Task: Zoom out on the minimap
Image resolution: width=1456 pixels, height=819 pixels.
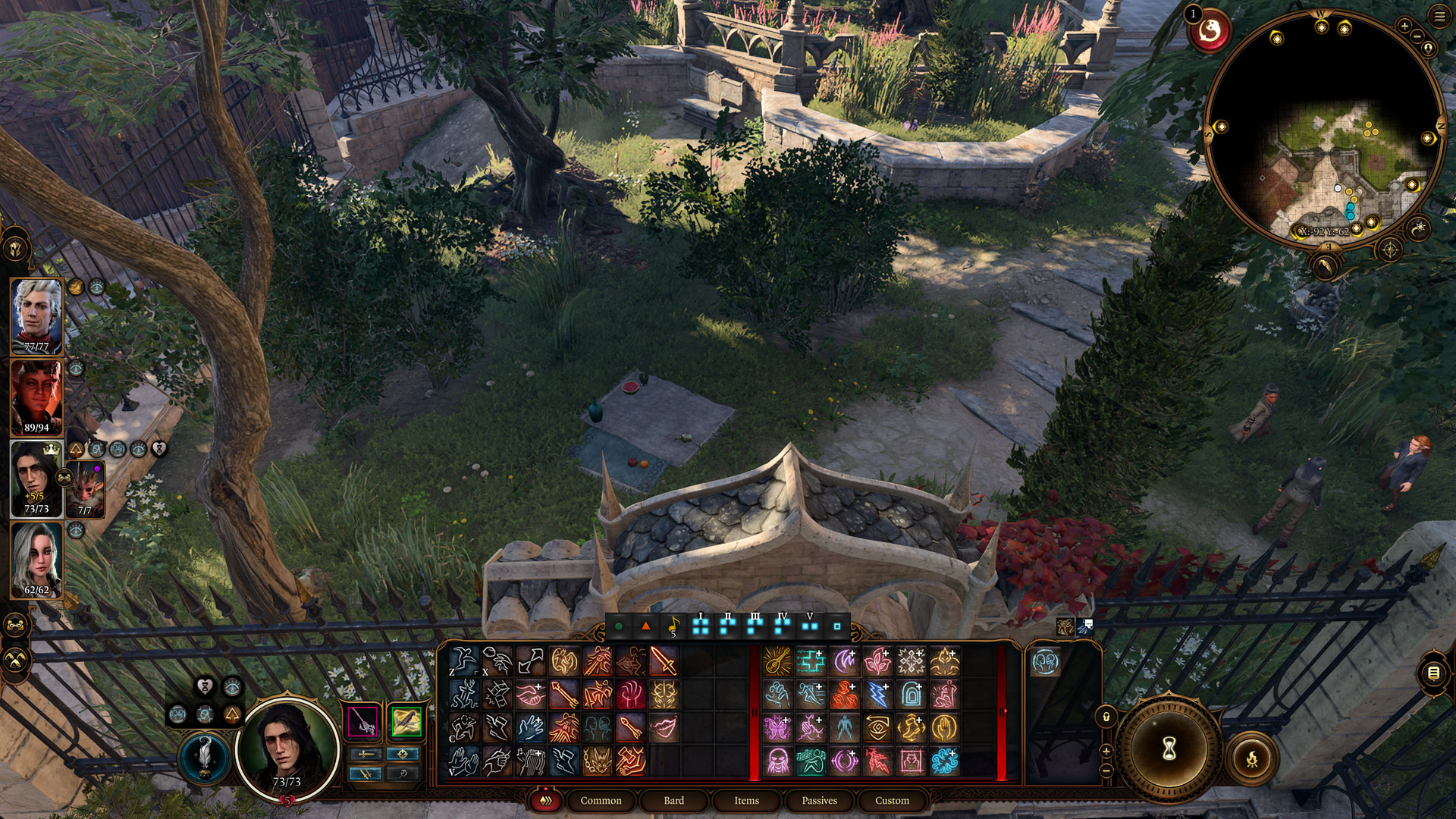Action: [1417, 36]
